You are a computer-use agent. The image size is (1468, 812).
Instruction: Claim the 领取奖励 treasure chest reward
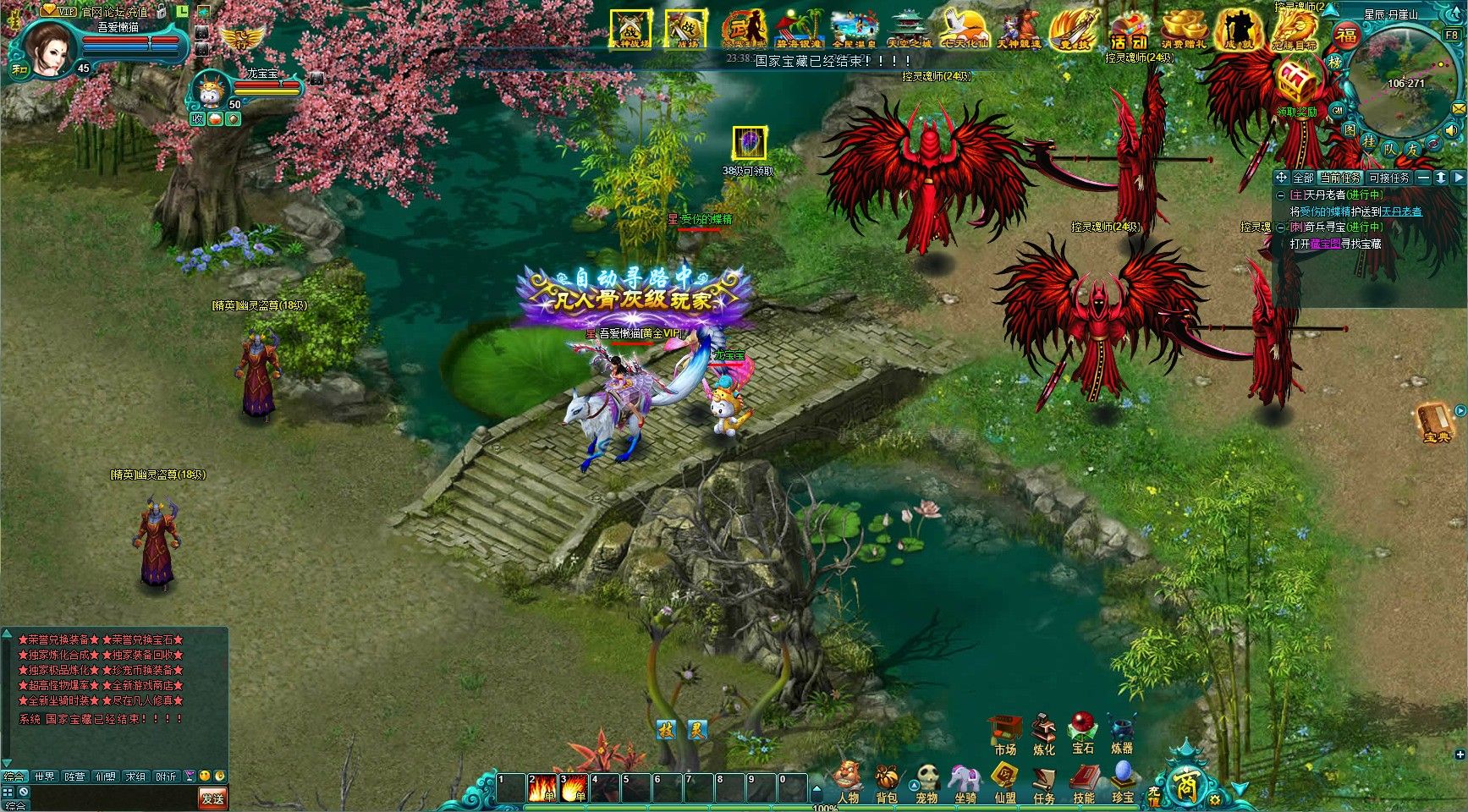(1296, 88)
